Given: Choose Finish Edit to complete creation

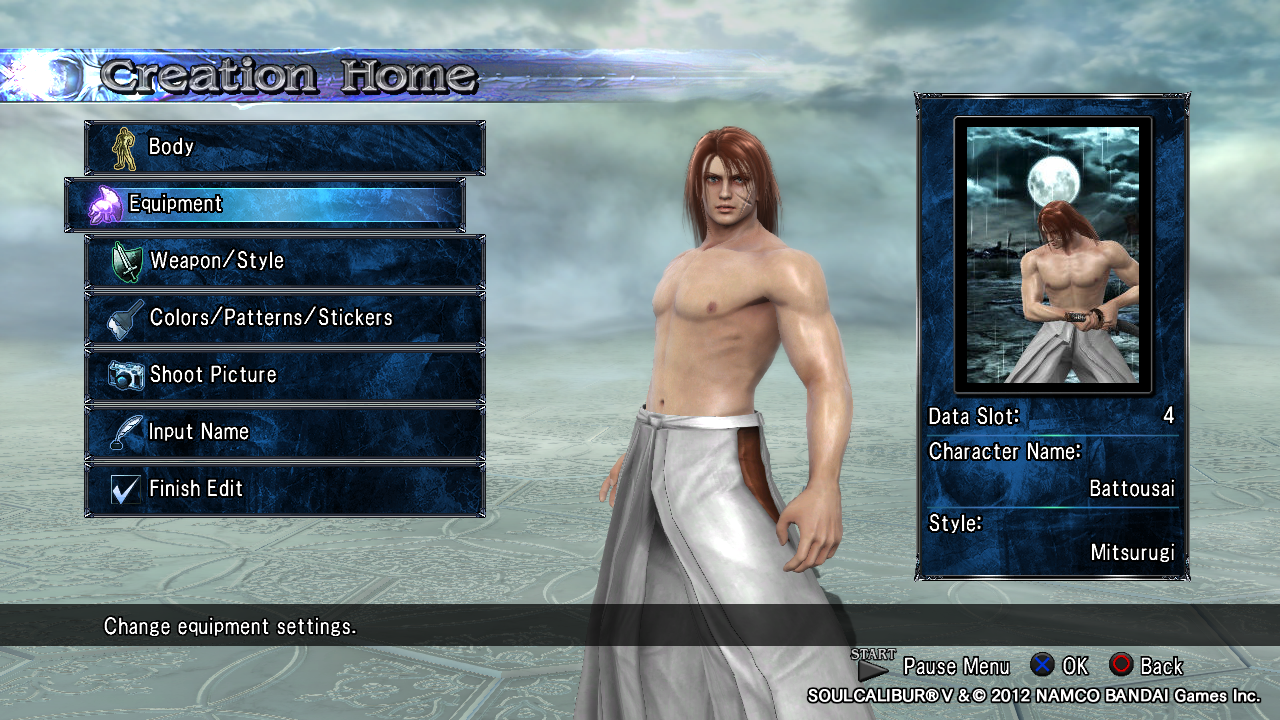Looking at the screenshot, I should click(284, 489).
